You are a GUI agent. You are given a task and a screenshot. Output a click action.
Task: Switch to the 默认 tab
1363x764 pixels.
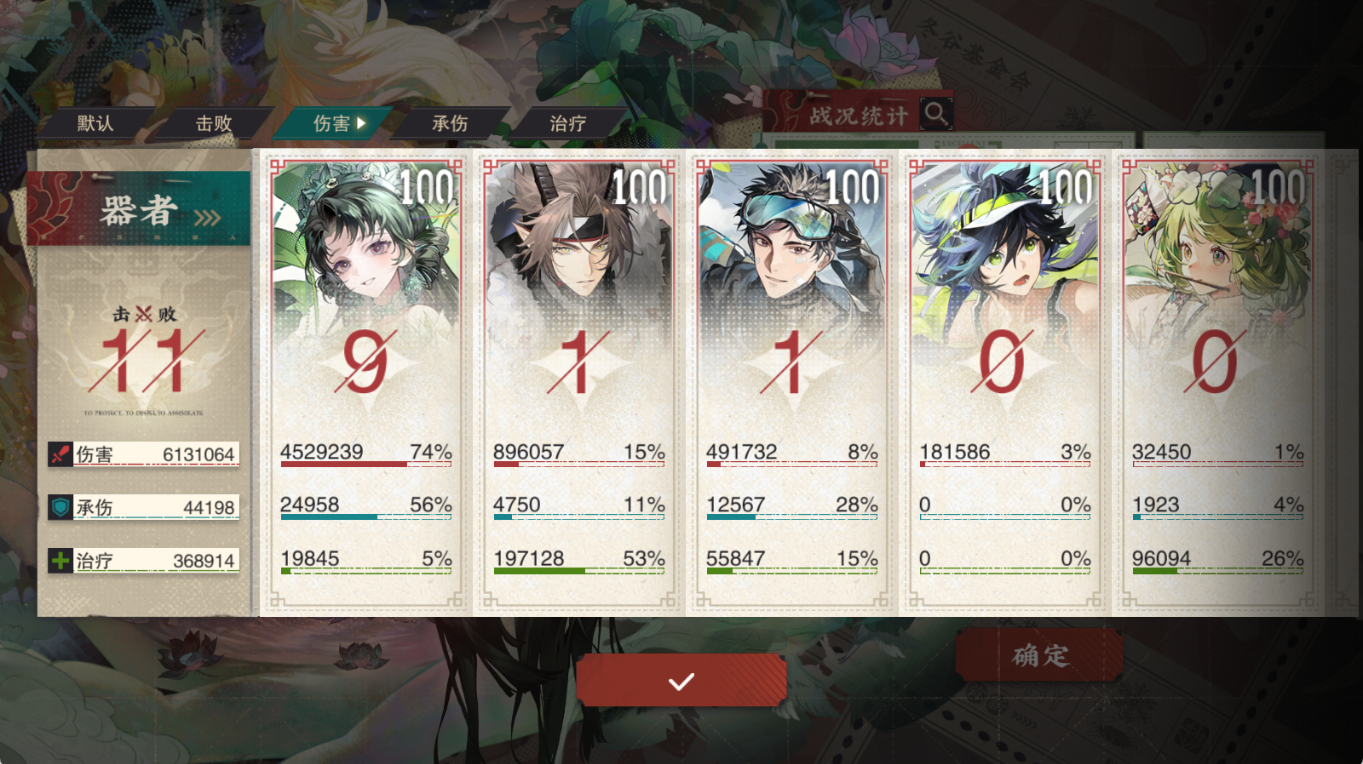click(x=97, y=122)
